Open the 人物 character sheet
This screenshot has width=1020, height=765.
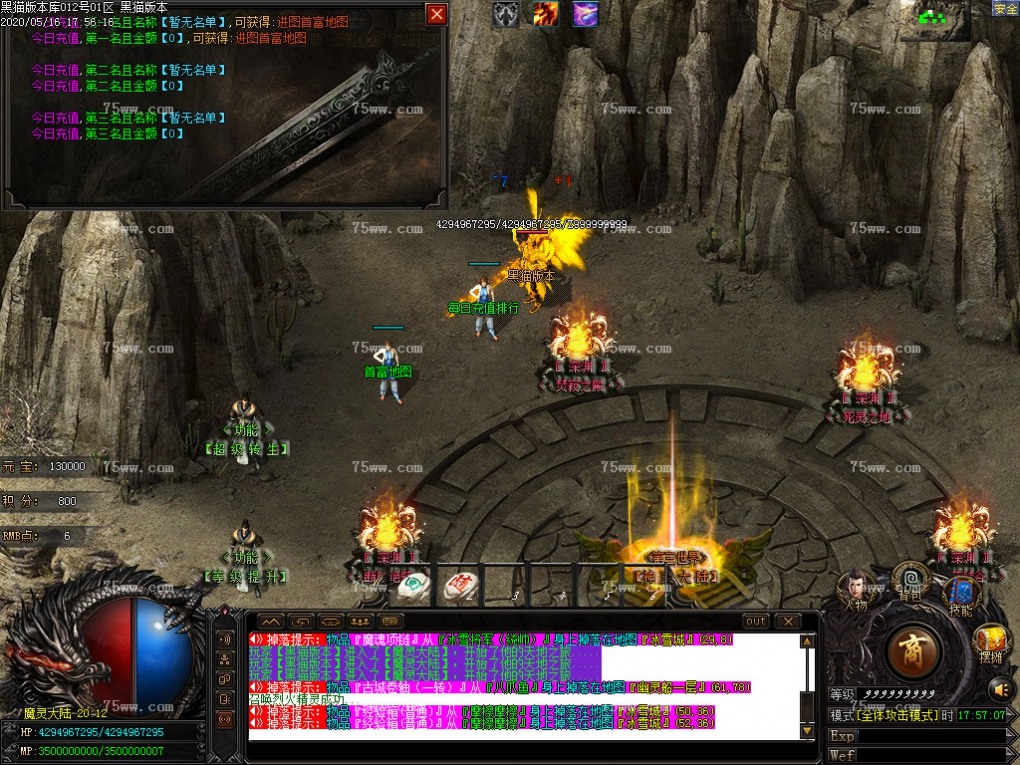coord(856,589)
